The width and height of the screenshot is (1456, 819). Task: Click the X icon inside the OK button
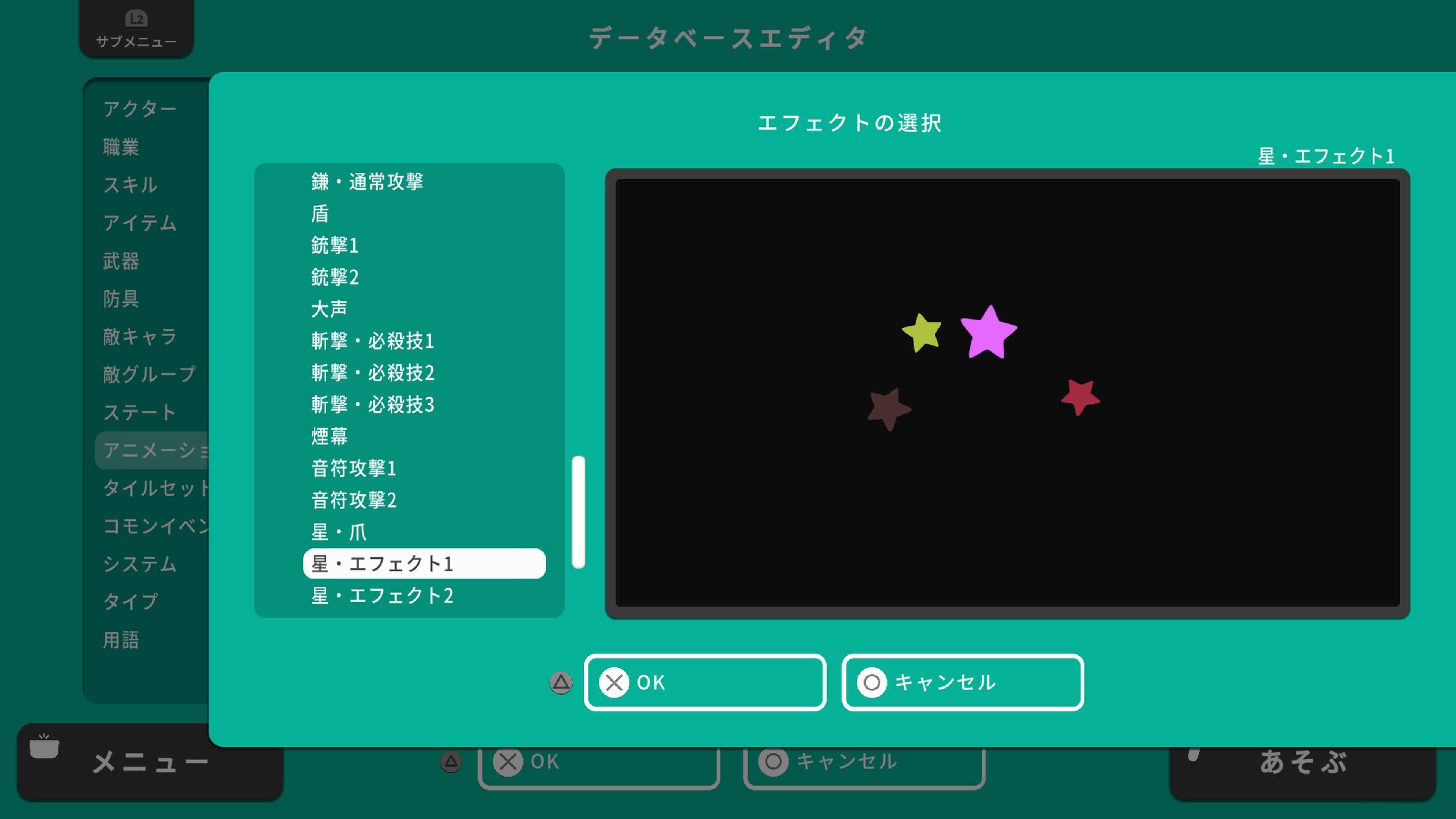pos(614,682)
